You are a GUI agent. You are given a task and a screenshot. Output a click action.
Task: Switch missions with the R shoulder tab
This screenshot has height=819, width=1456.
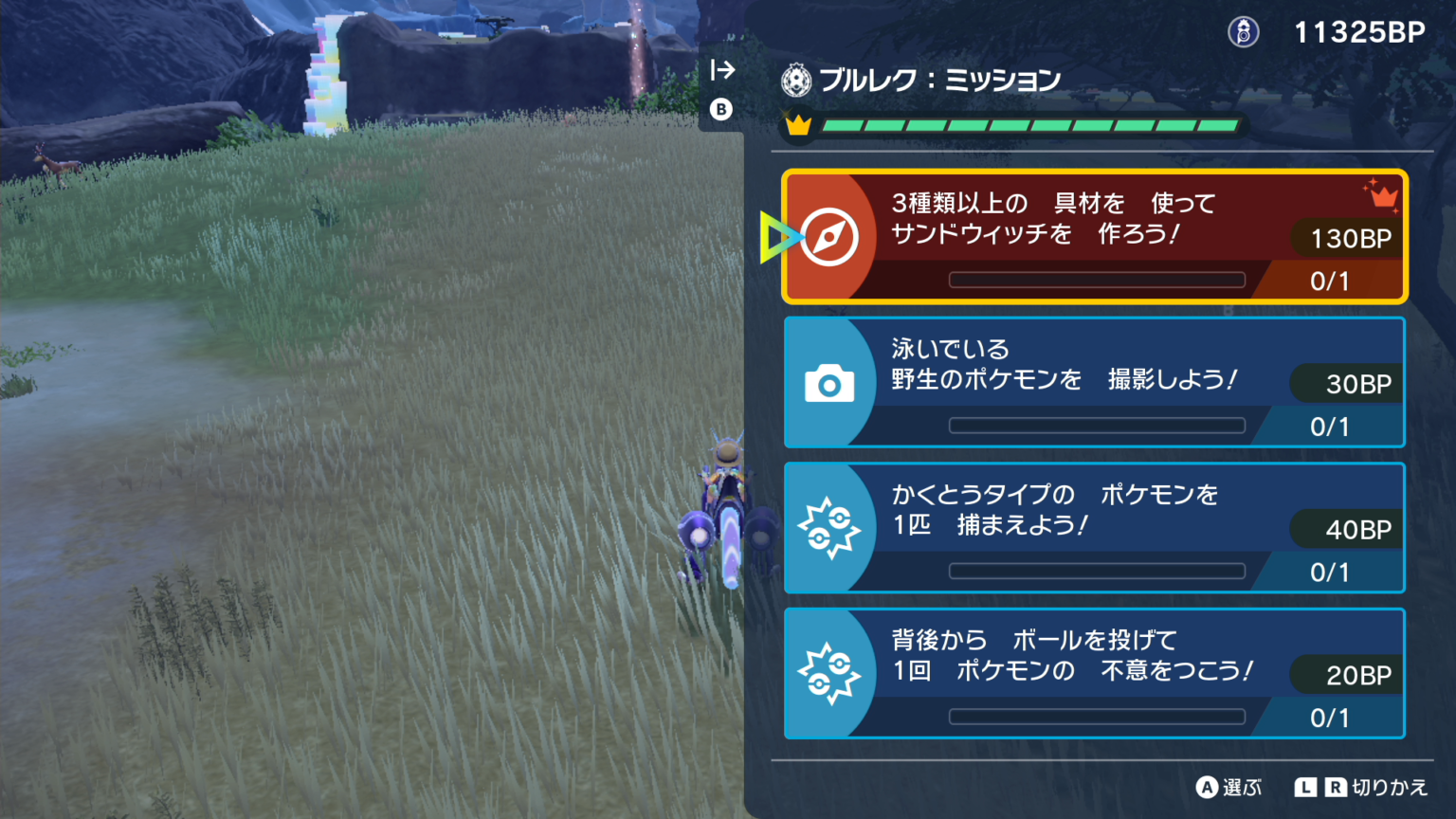(1335, 788)
